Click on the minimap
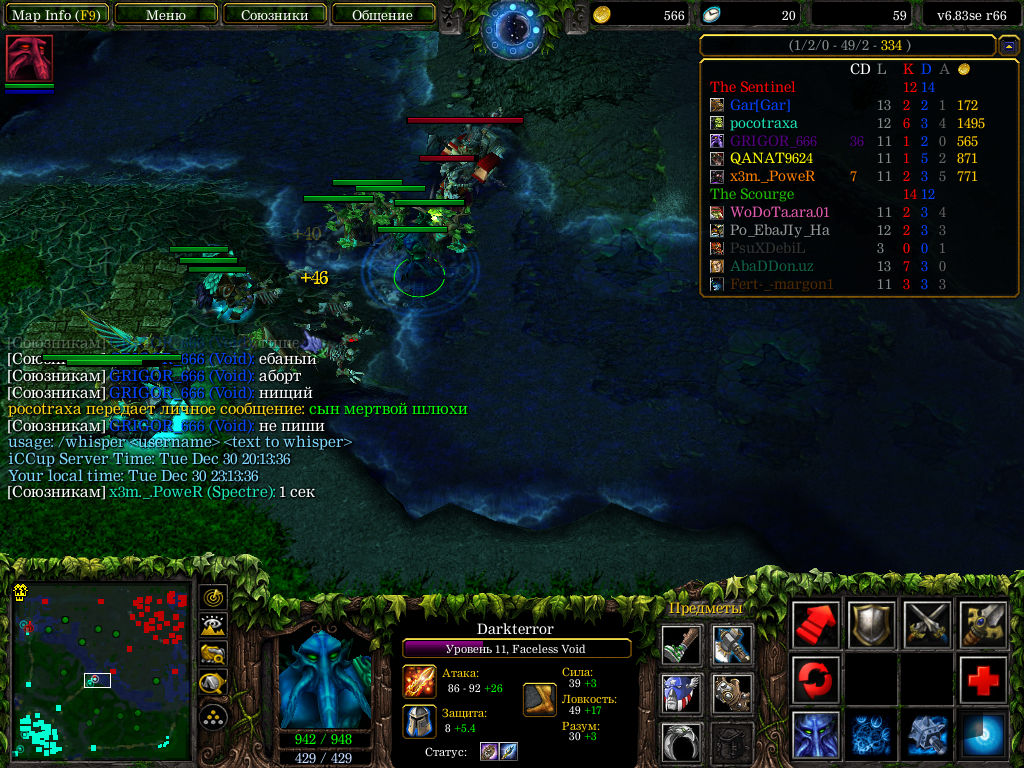 pos(100,670)
